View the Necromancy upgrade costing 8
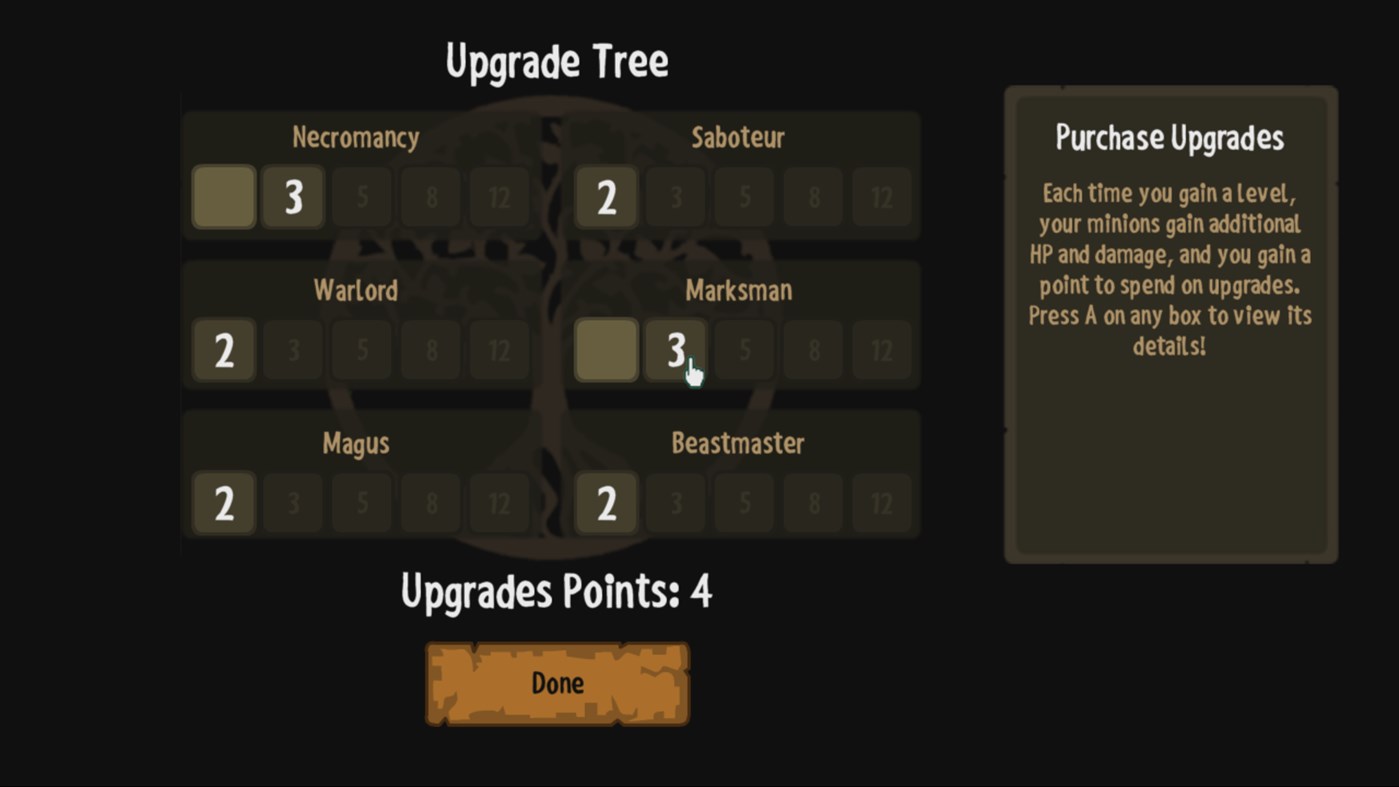Screen dimensions: 1399x787 click(x=430, y=197)
